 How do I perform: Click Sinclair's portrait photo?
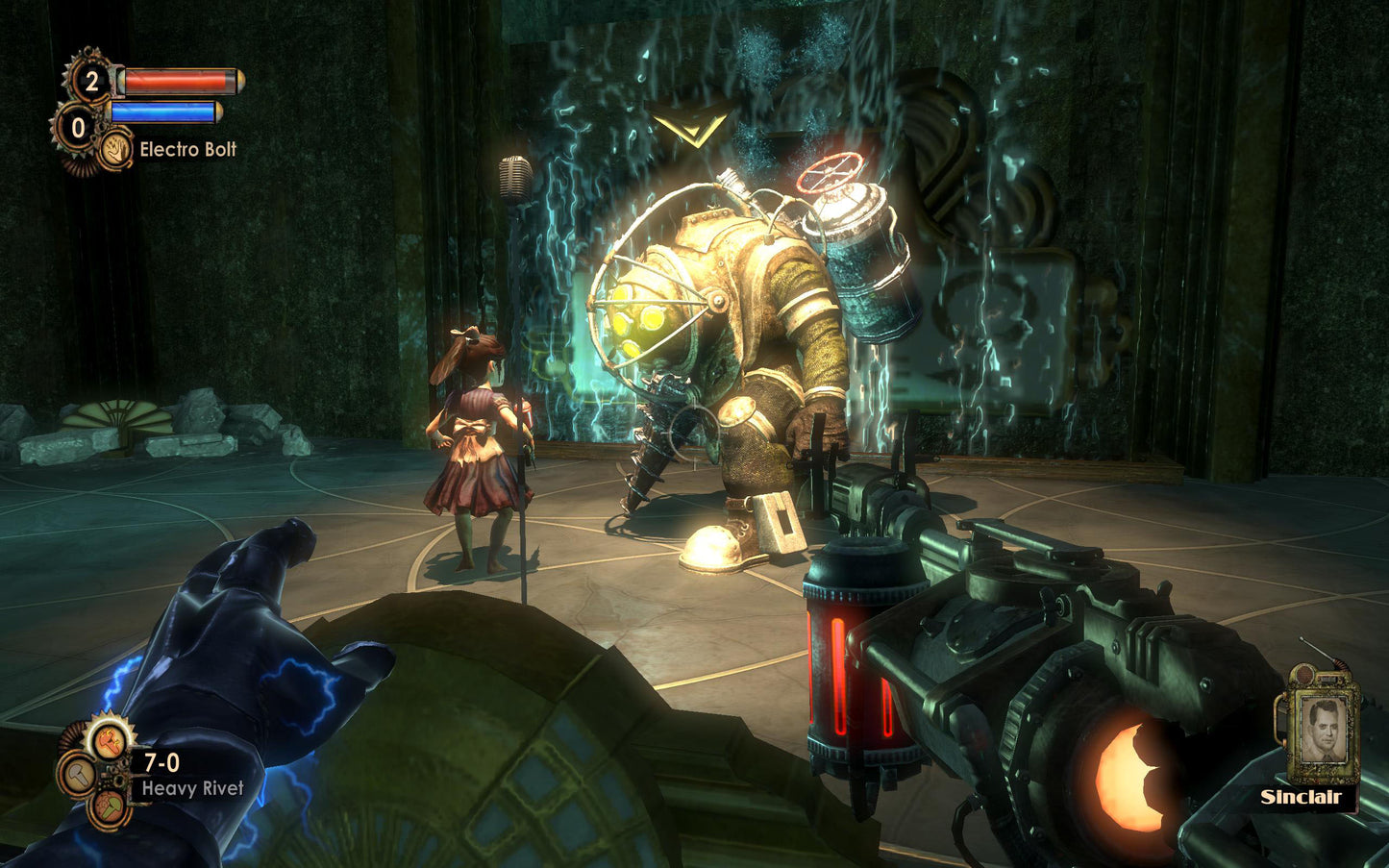(x=1324, y=729)
